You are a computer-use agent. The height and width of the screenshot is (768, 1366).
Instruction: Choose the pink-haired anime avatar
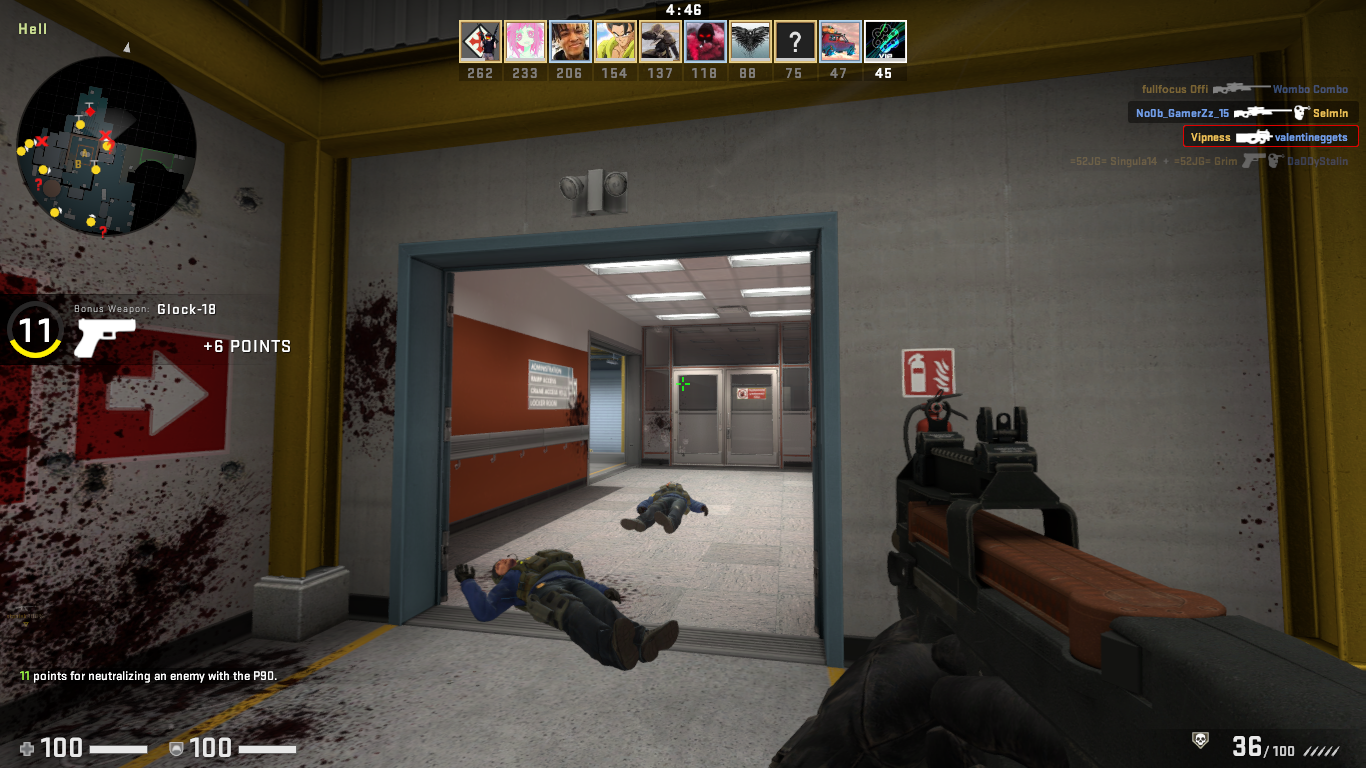coord(525,42)
